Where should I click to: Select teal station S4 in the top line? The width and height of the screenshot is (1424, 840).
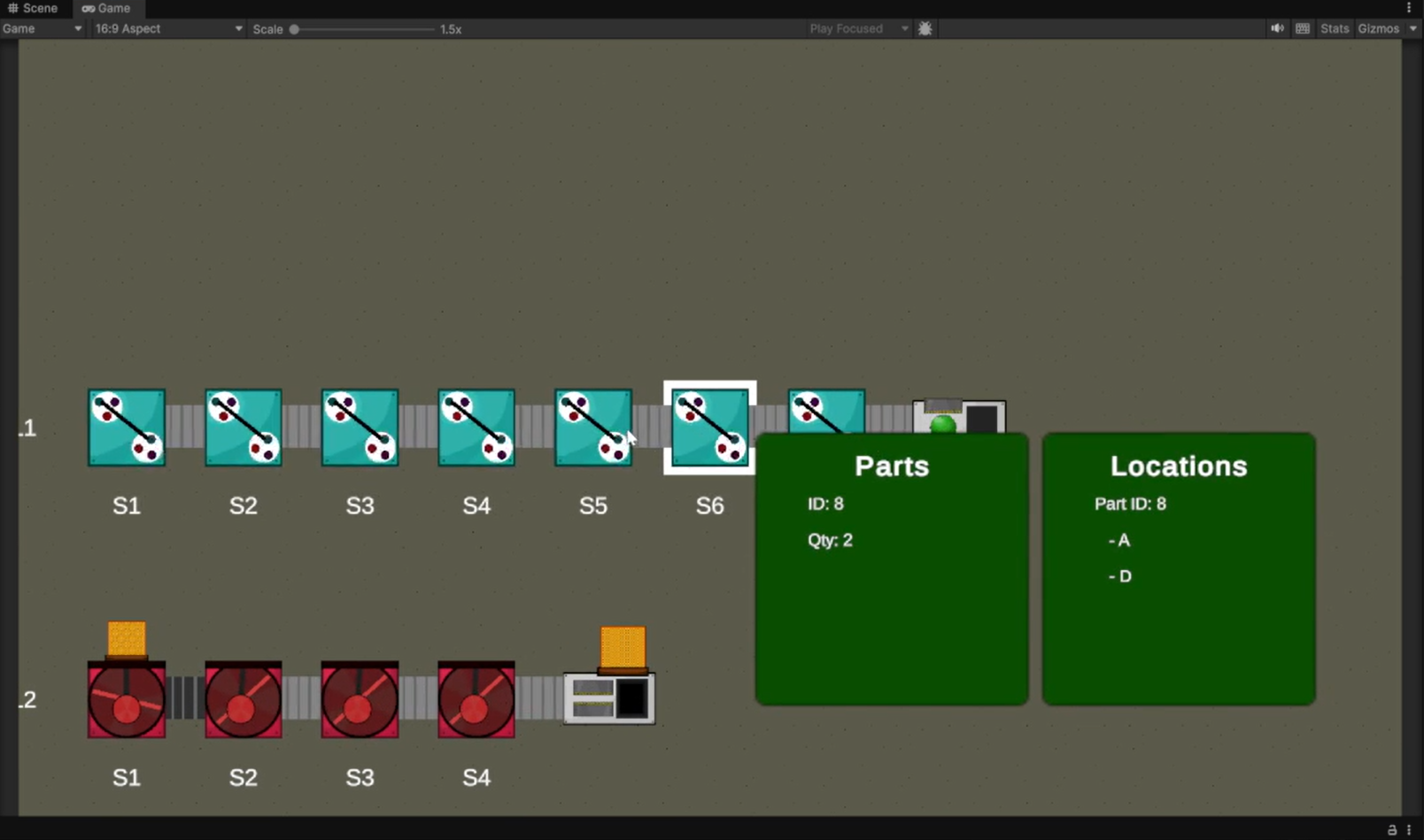[476, 428]
